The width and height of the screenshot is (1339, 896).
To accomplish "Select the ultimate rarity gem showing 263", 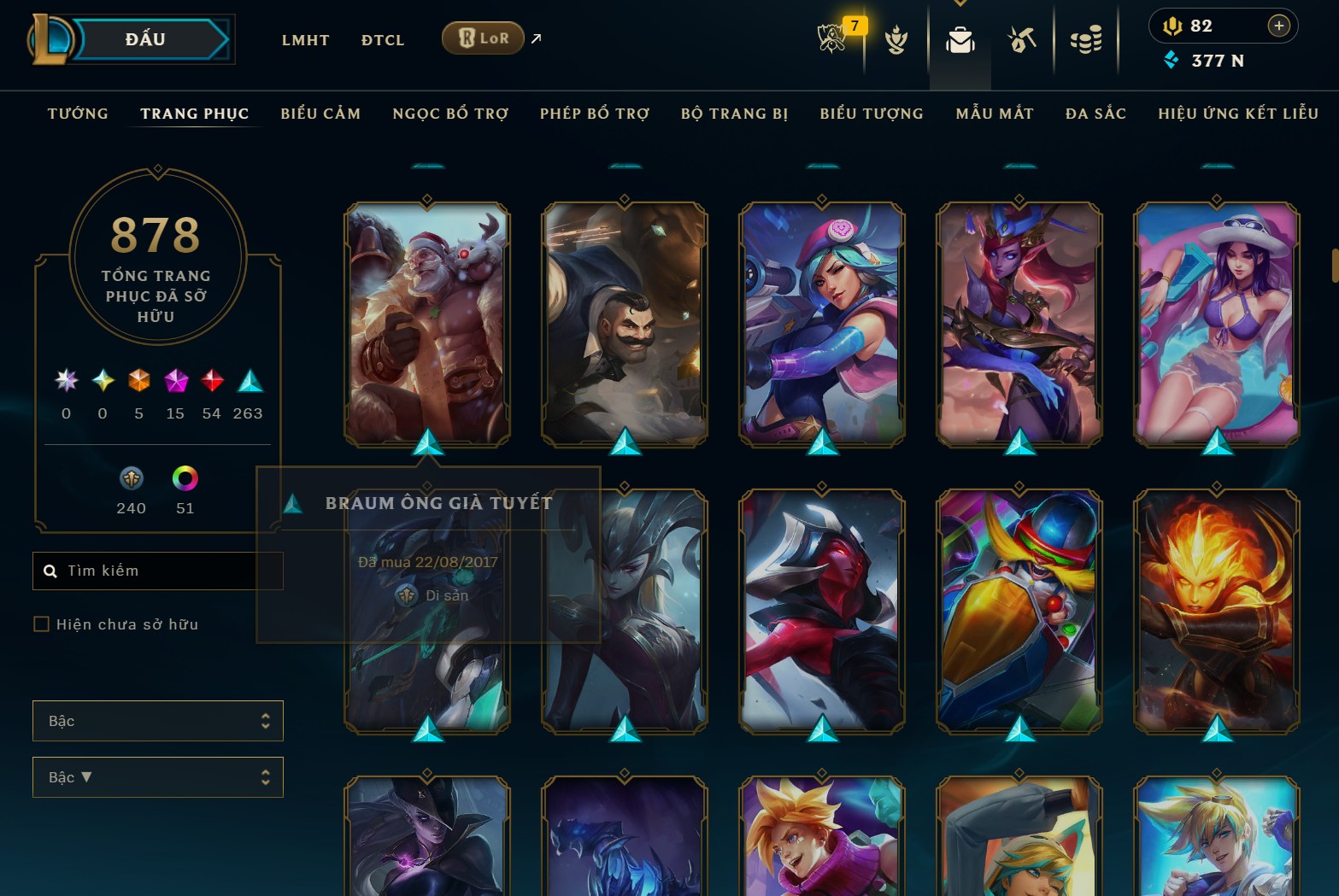I will point(247,382).
